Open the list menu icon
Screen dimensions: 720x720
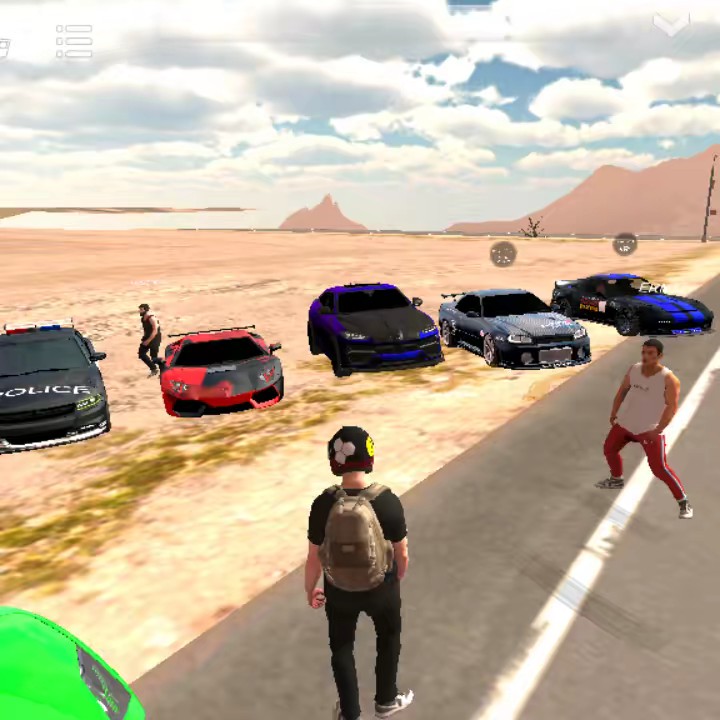click(74, 41)
